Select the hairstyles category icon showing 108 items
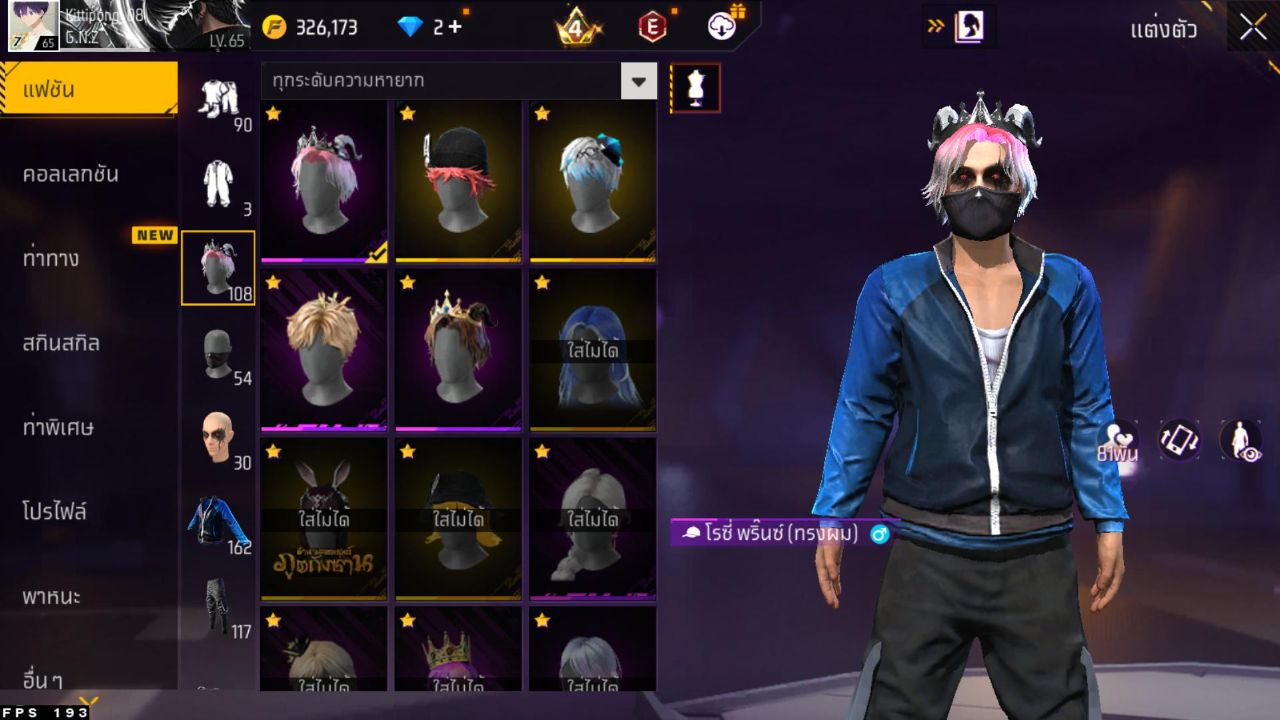 pos(218,265)
